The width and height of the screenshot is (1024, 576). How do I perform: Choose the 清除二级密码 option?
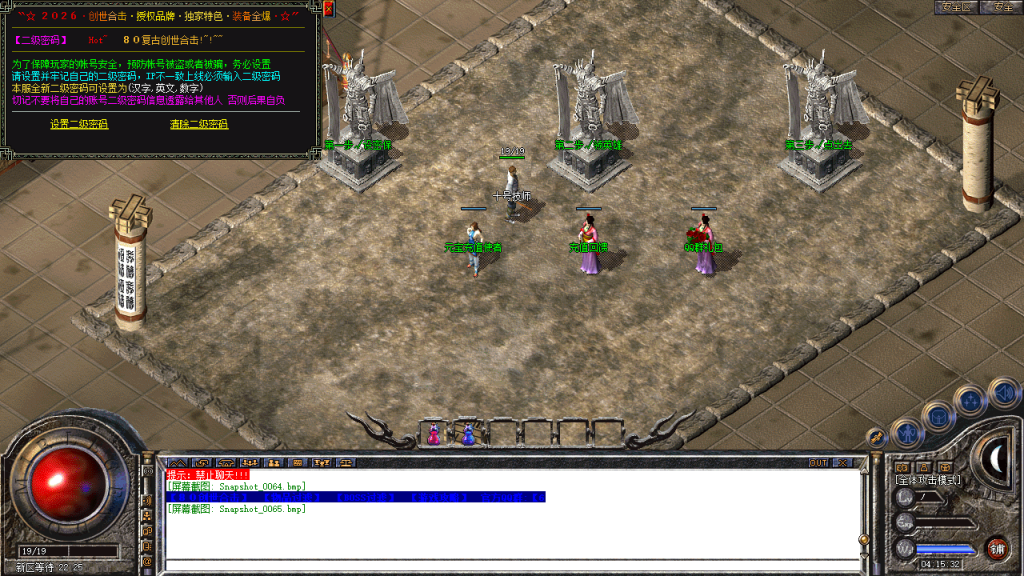[199, 124]
